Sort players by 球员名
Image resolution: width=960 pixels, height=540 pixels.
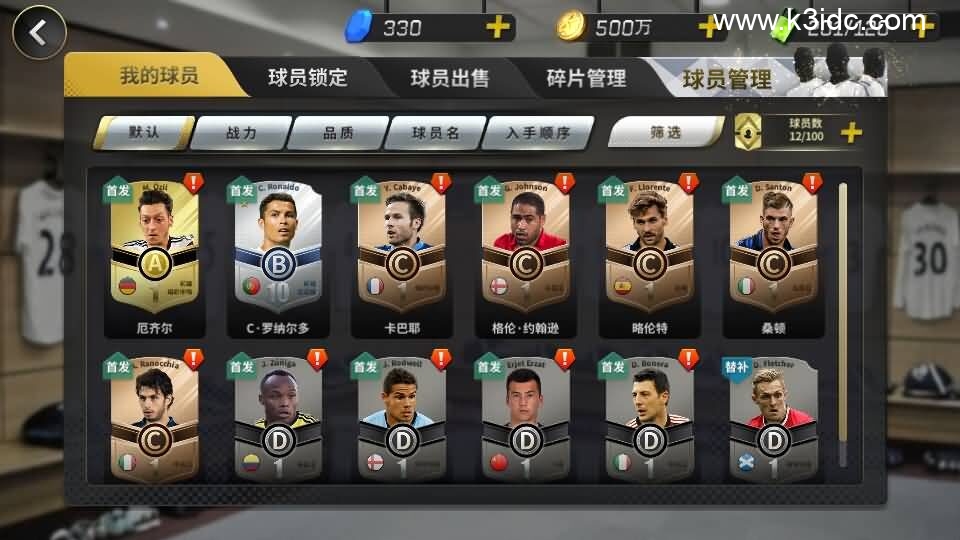436,132
